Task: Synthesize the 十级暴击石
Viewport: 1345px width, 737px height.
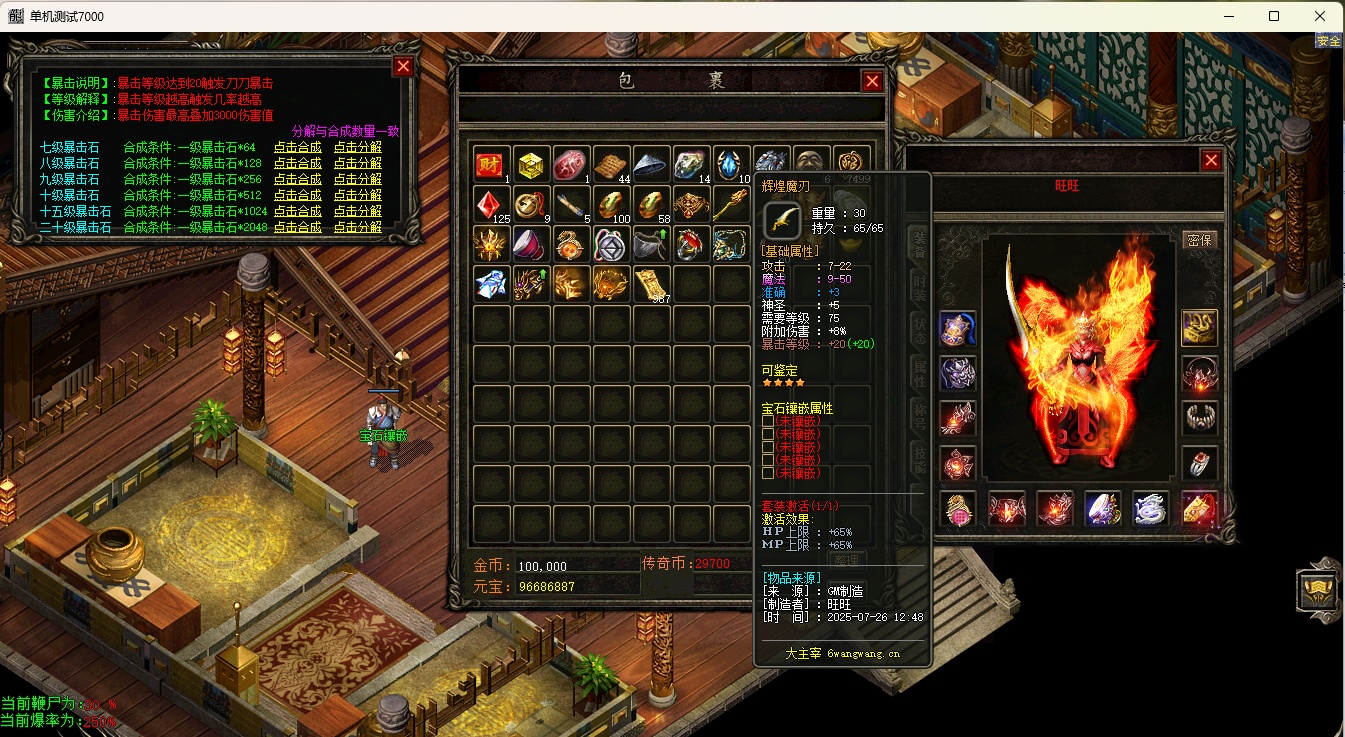Action: click(x=297, y=195)
